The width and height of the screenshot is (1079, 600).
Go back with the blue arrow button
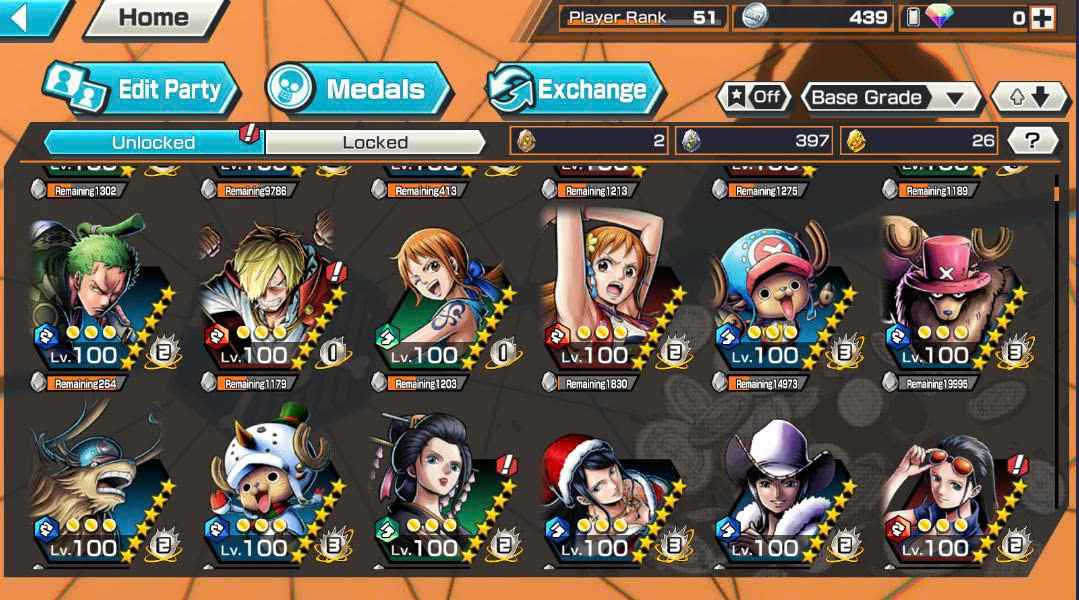point(30,17)
